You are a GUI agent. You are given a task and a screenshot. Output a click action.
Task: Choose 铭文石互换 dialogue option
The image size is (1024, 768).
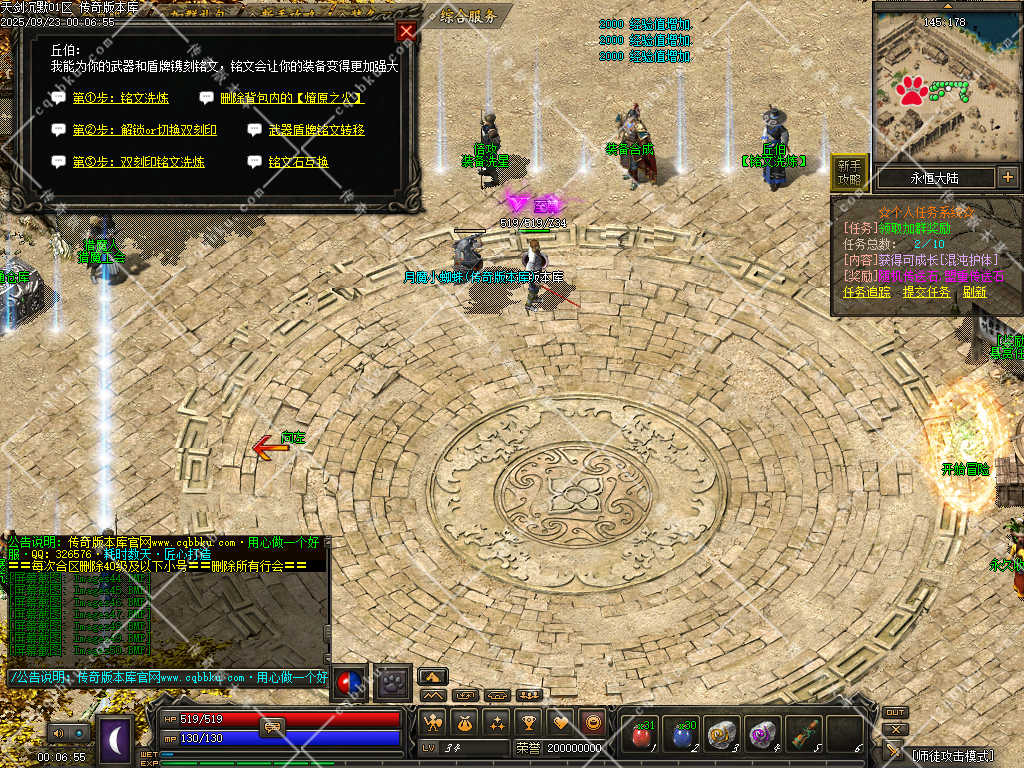298,162
